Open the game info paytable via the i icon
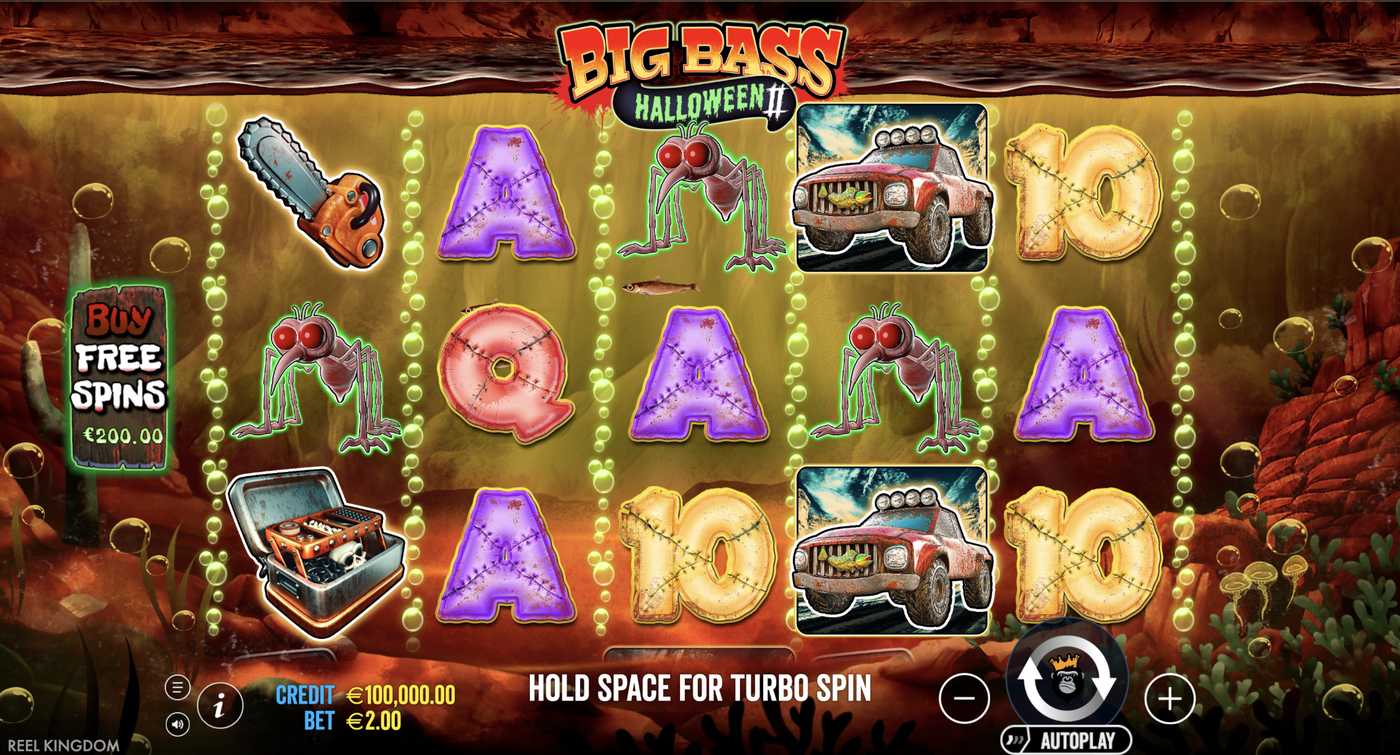This screenshot has height=755, width=1400. [x=218, y=705]
